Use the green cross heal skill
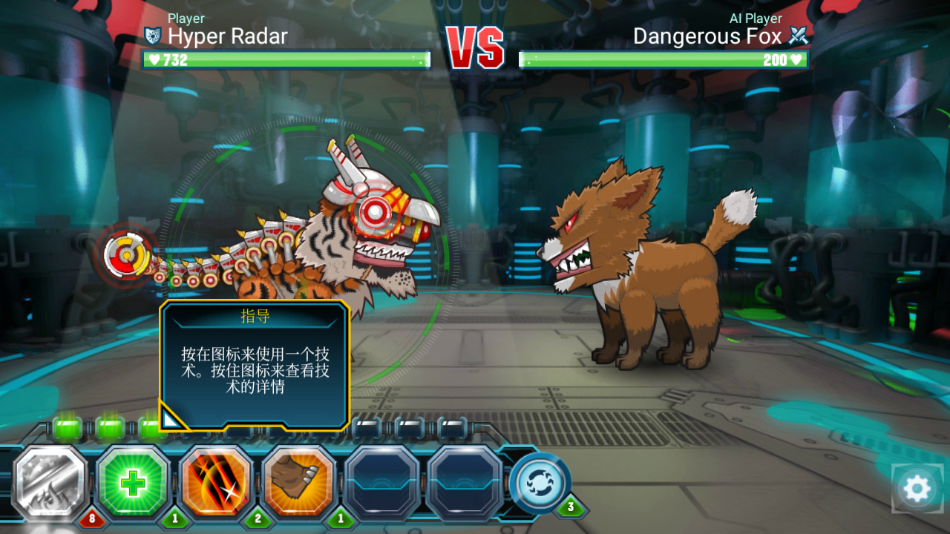This screenshot has height=534, width=950. tap(134, 483)
